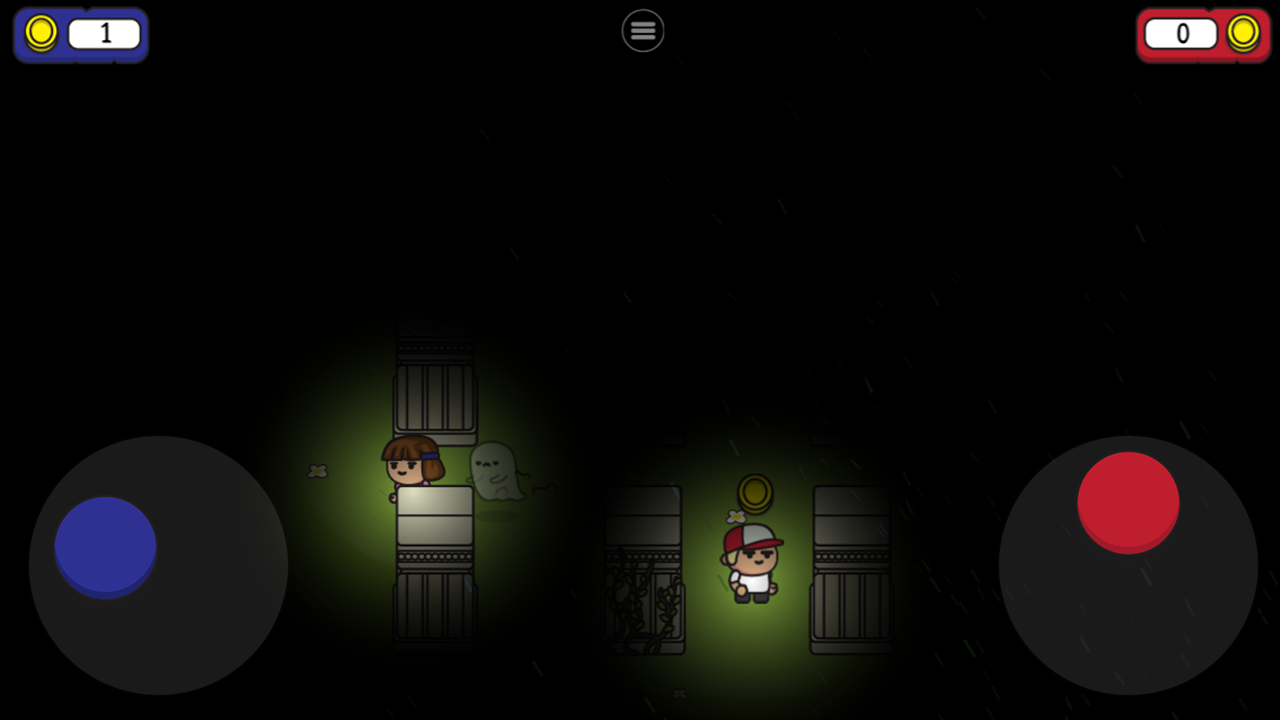Select the floating coin near the boy
This screenshot has width=1280, height=720.
coord(755,494)
